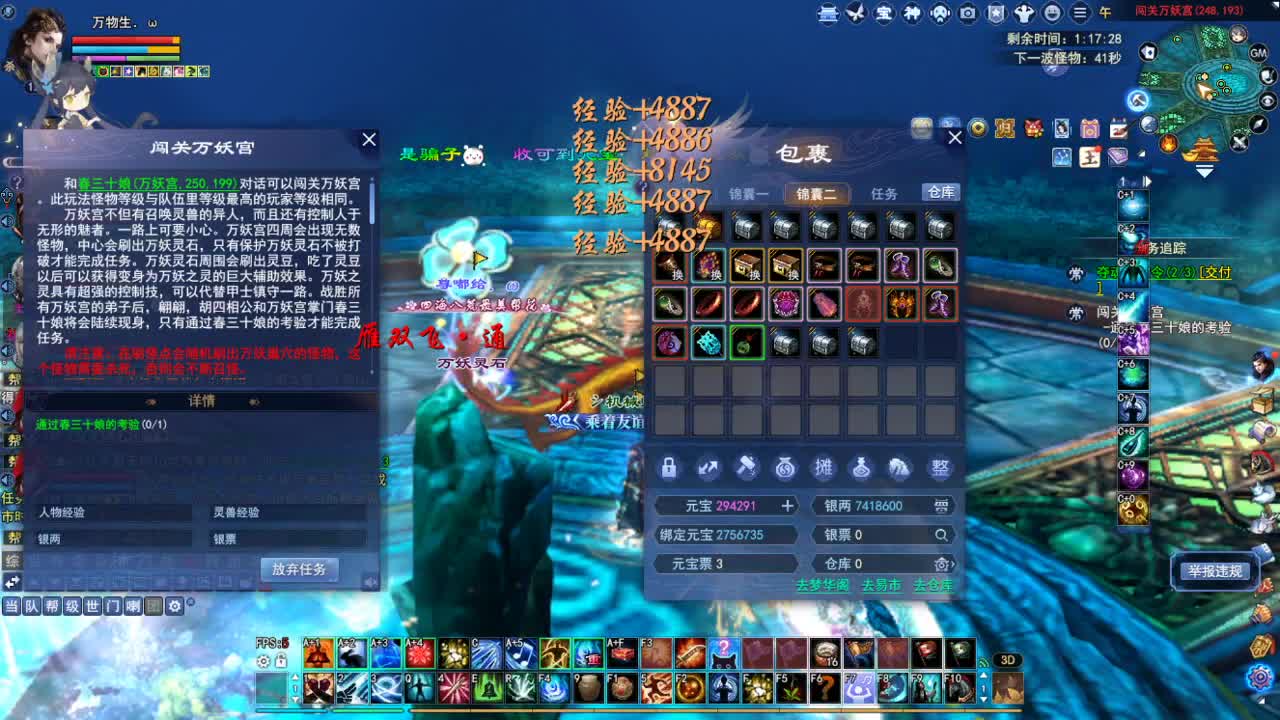Open the 宝 treasure icon in the top bar

(x=885, y=14)
